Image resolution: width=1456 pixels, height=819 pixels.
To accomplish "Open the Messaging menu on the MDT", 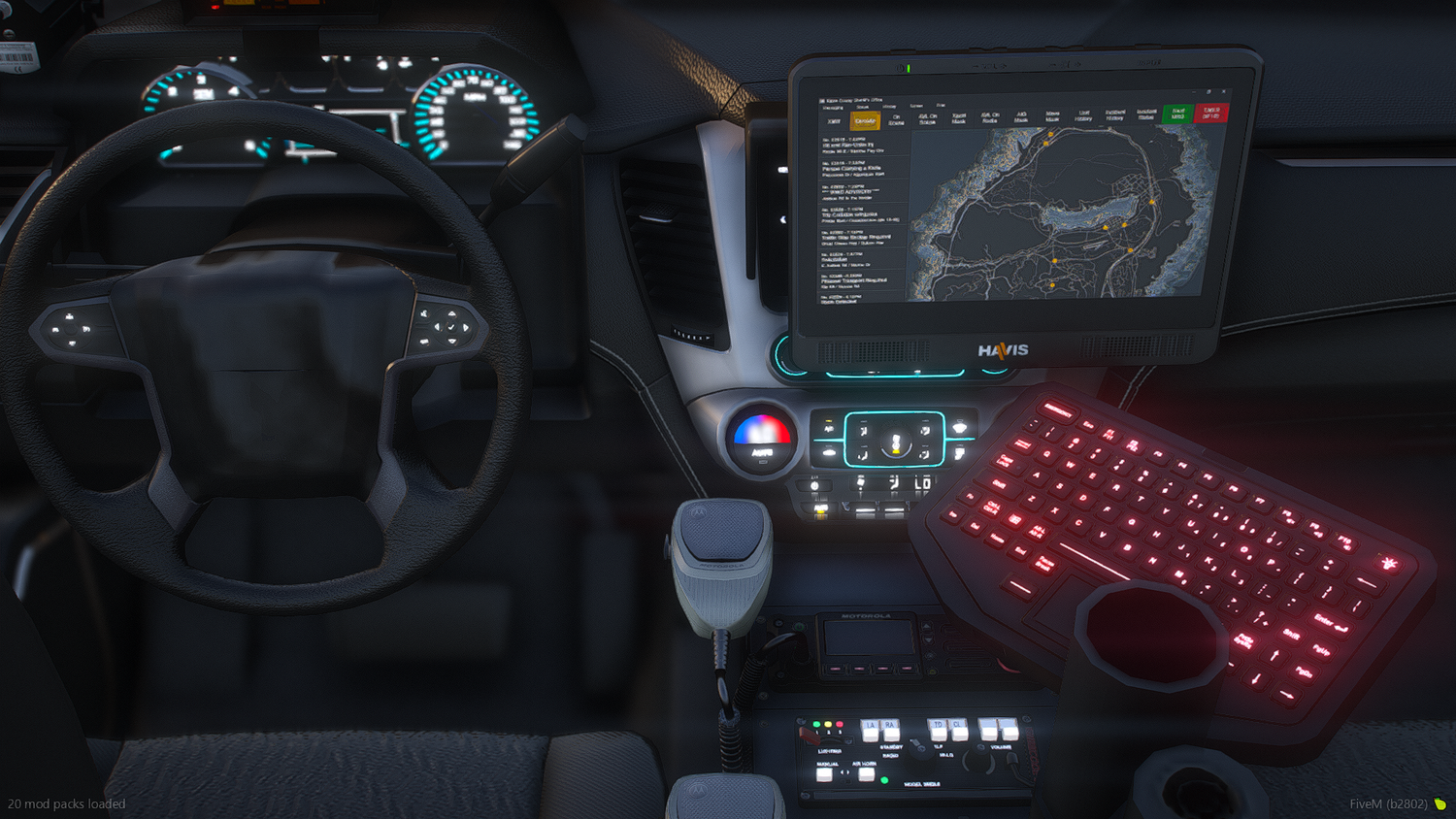I will 832,107.
